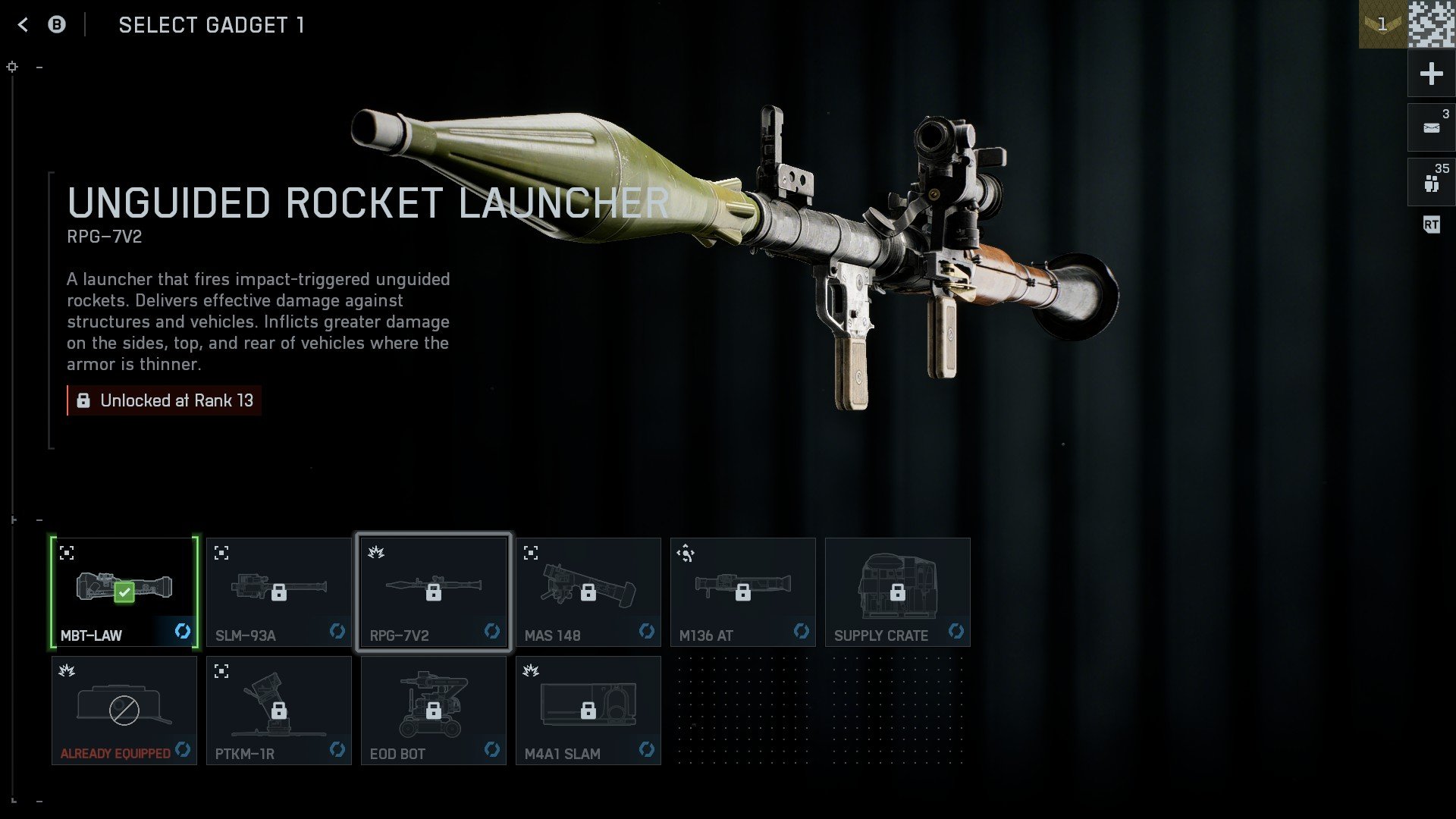Select the EOD Bot tile

pos(434,710)
